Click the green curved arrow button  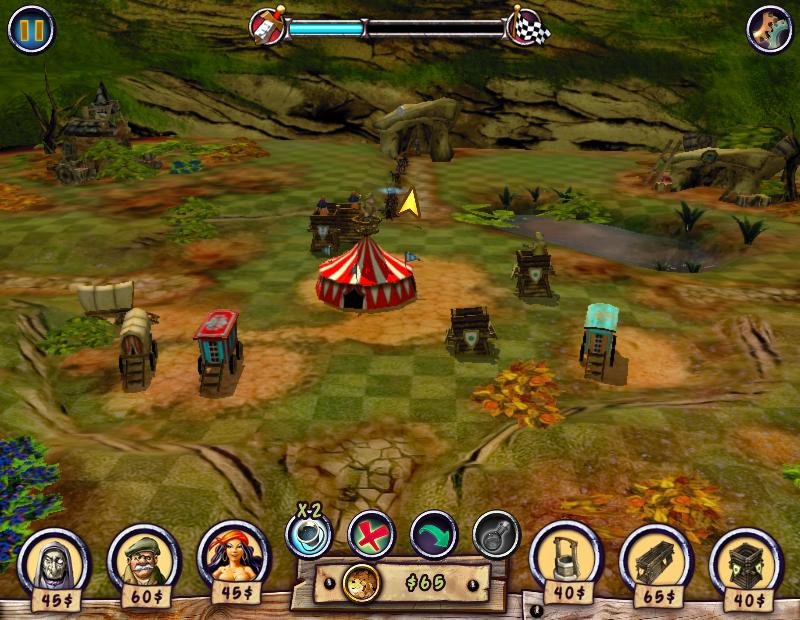click(x=433, y=535)
